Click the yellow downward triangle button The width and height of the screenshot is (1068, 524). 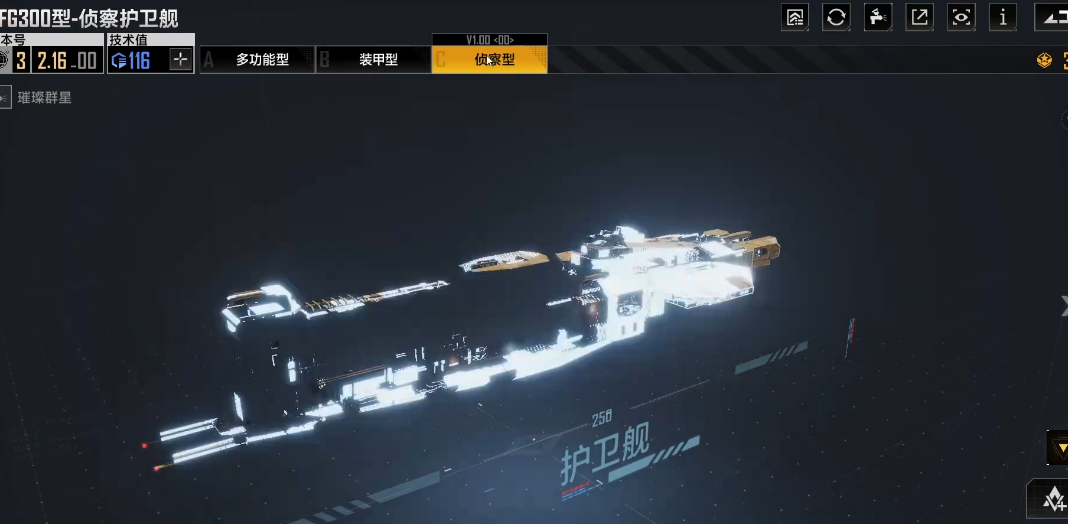(x=1058, y=447)
